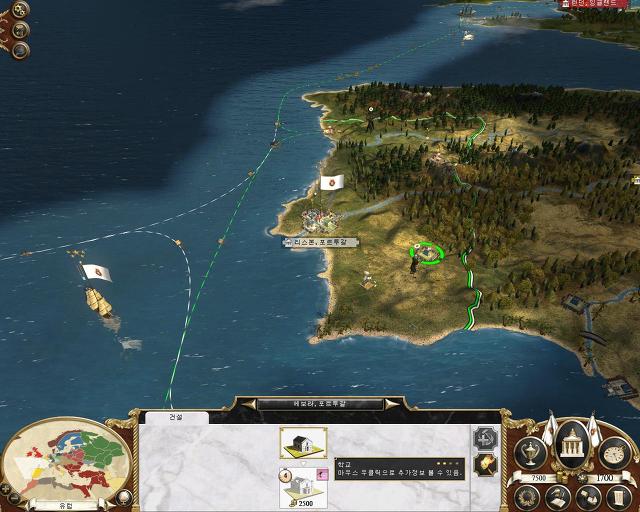Select the Lisbon, Portugal city label

(321, 242)
